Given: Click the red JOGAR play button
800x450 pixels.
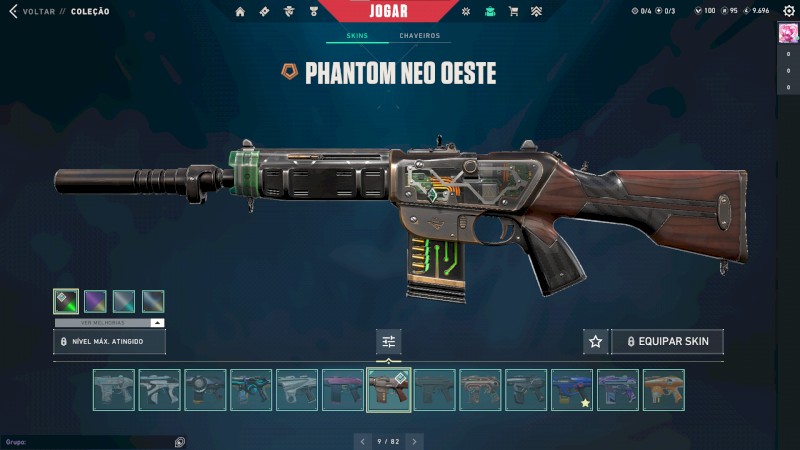Looking at the screenshot, I should (401, 11).
